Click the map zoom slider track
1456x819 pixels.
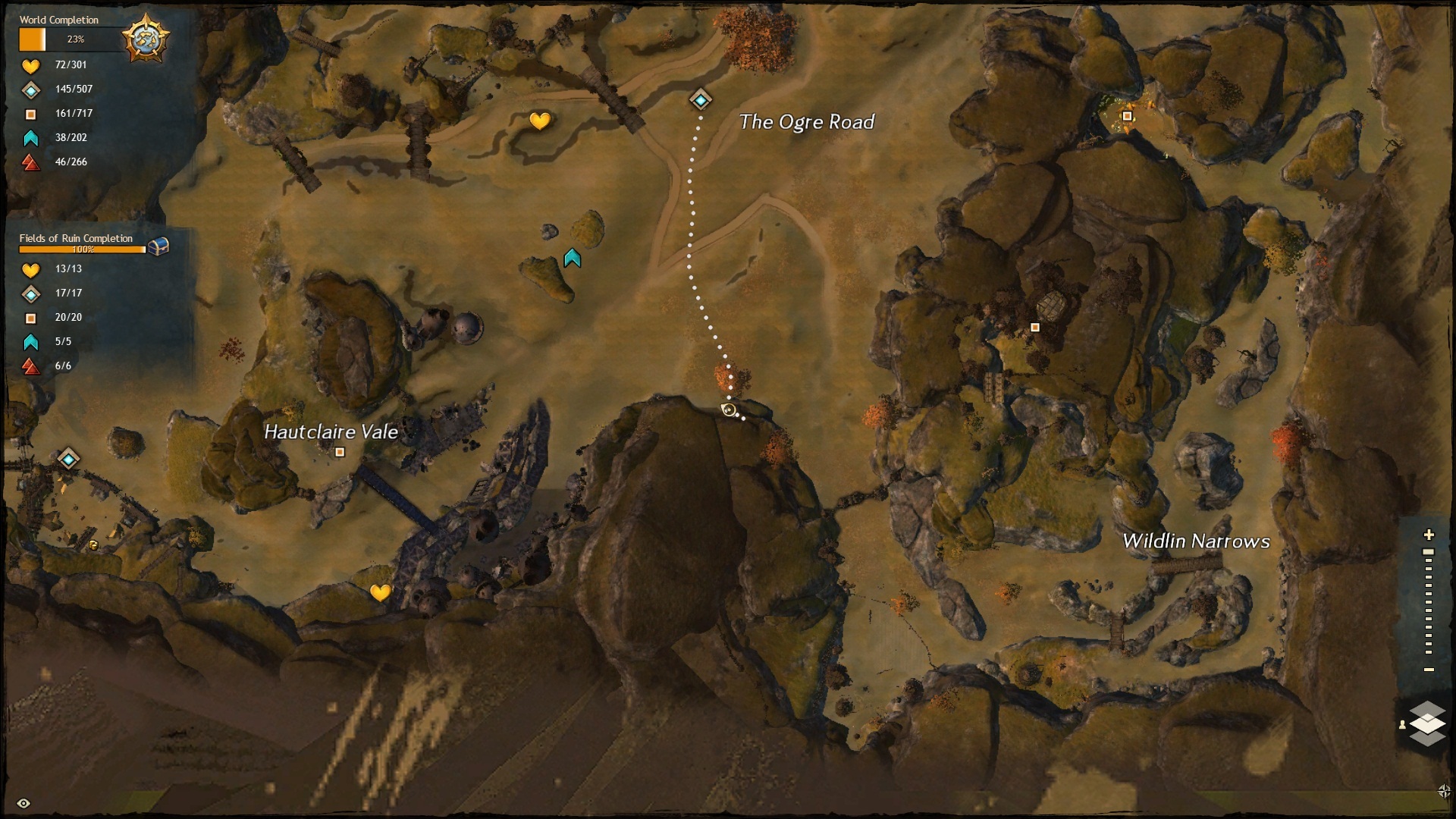point(1429,603)
